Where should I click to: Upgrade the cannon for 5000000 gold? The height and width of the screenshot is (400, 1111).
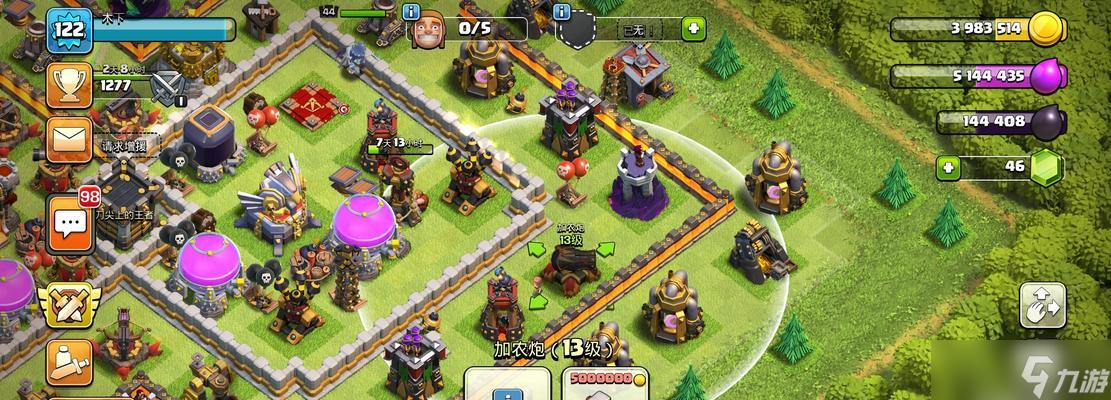click(x=603, y=384)
